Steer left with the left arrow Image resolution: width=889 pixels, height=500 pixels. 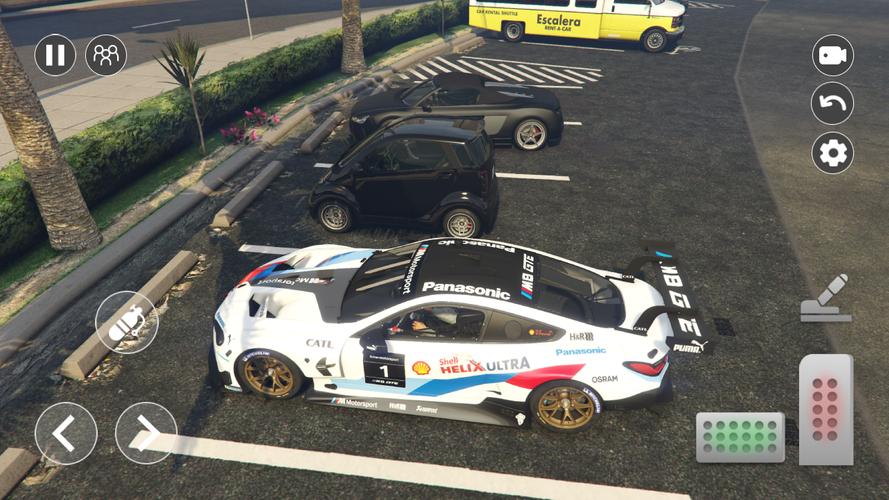[66, 433]
